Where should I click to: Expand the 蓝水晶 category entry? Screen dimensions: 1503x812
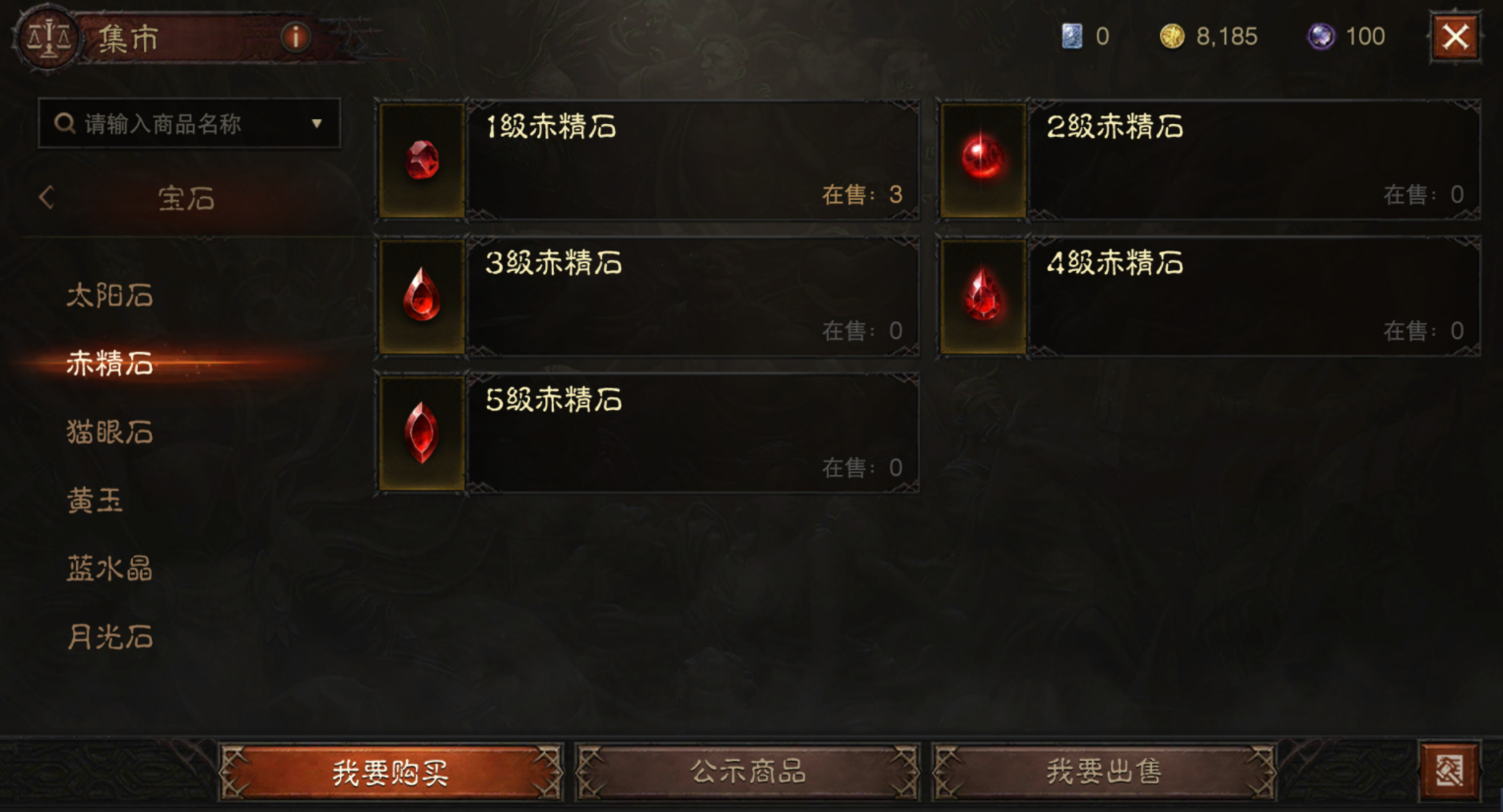pyautogui.click(x=109, y=570)
